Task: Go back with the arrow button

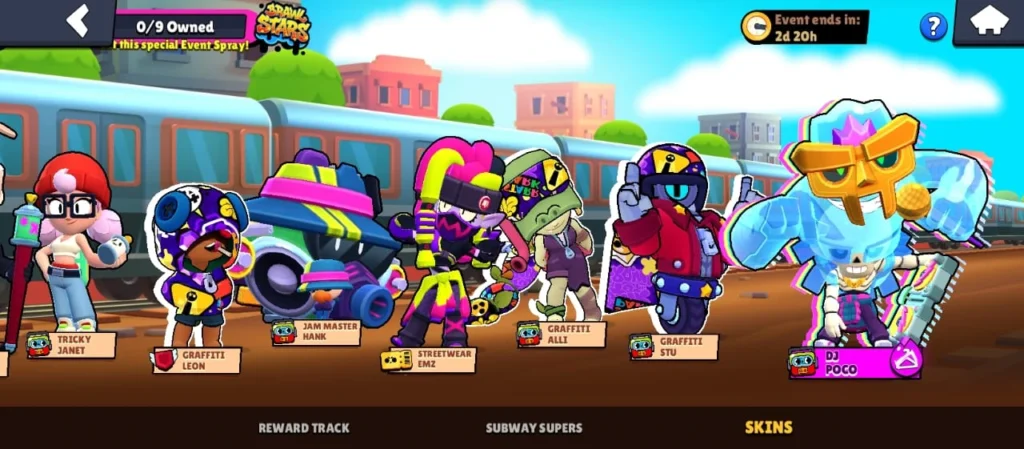Action: click(77, 20)
